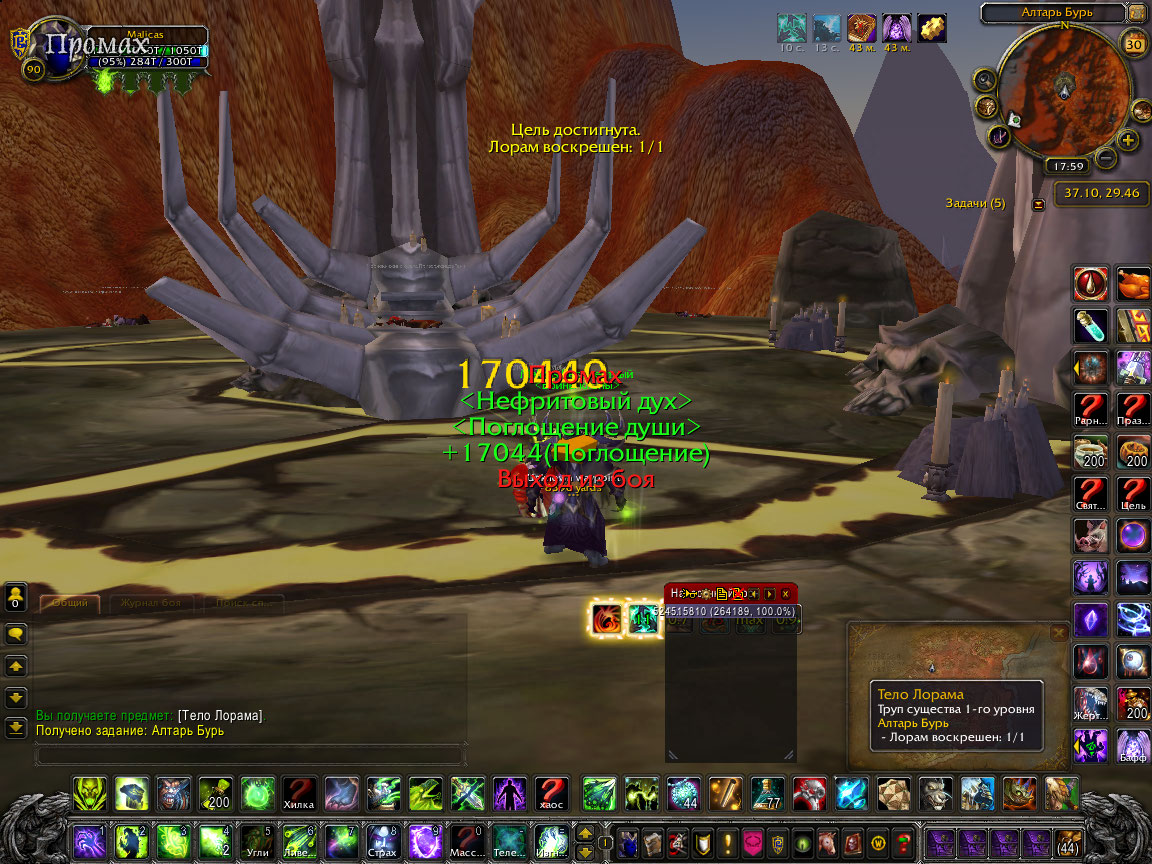Open the calendar showing day 30
The image size is (1152, 864).
click(x=1134, y=44)
